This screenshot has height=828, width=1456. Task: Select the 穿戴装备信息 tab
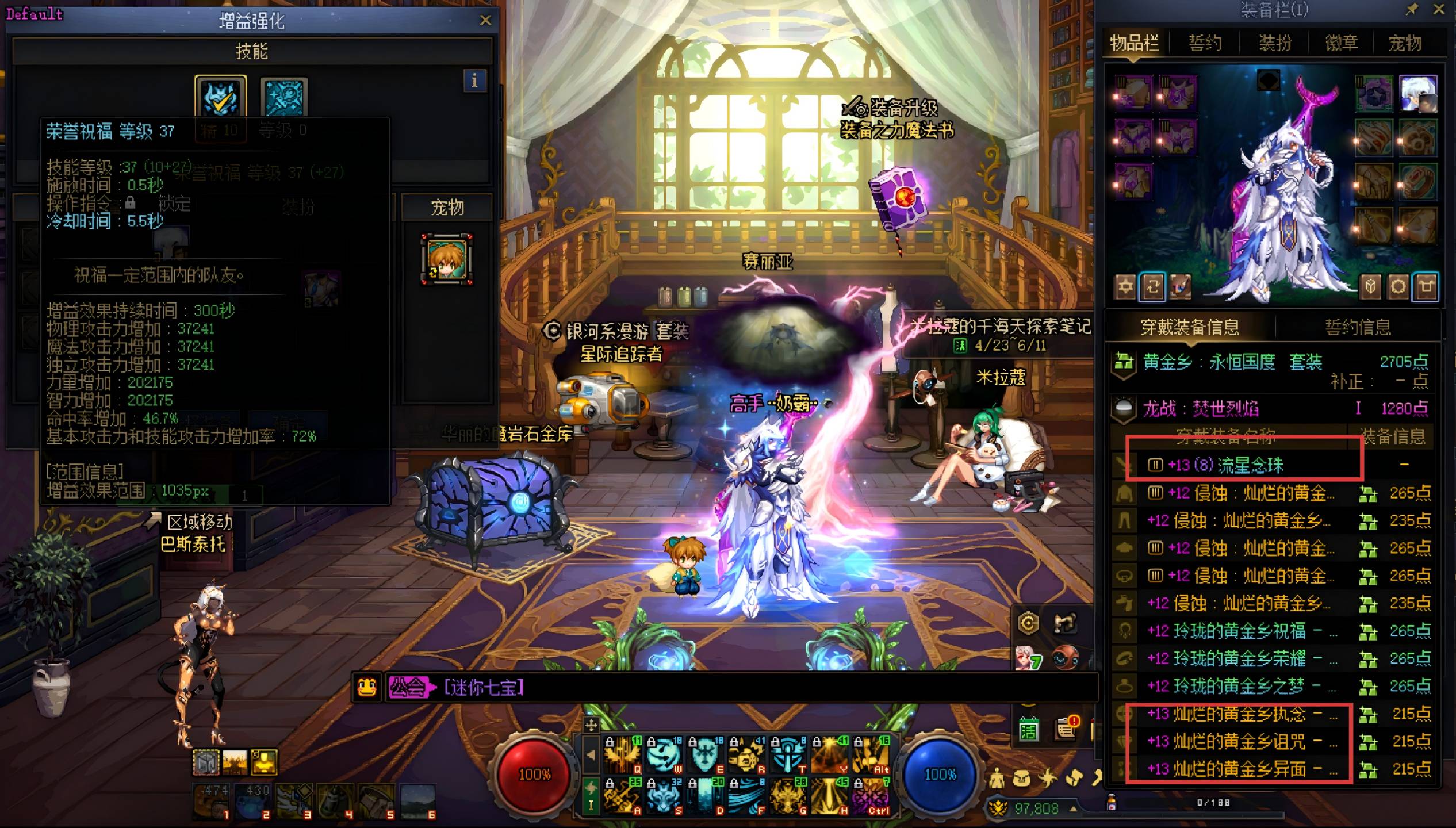[1189, 327]
